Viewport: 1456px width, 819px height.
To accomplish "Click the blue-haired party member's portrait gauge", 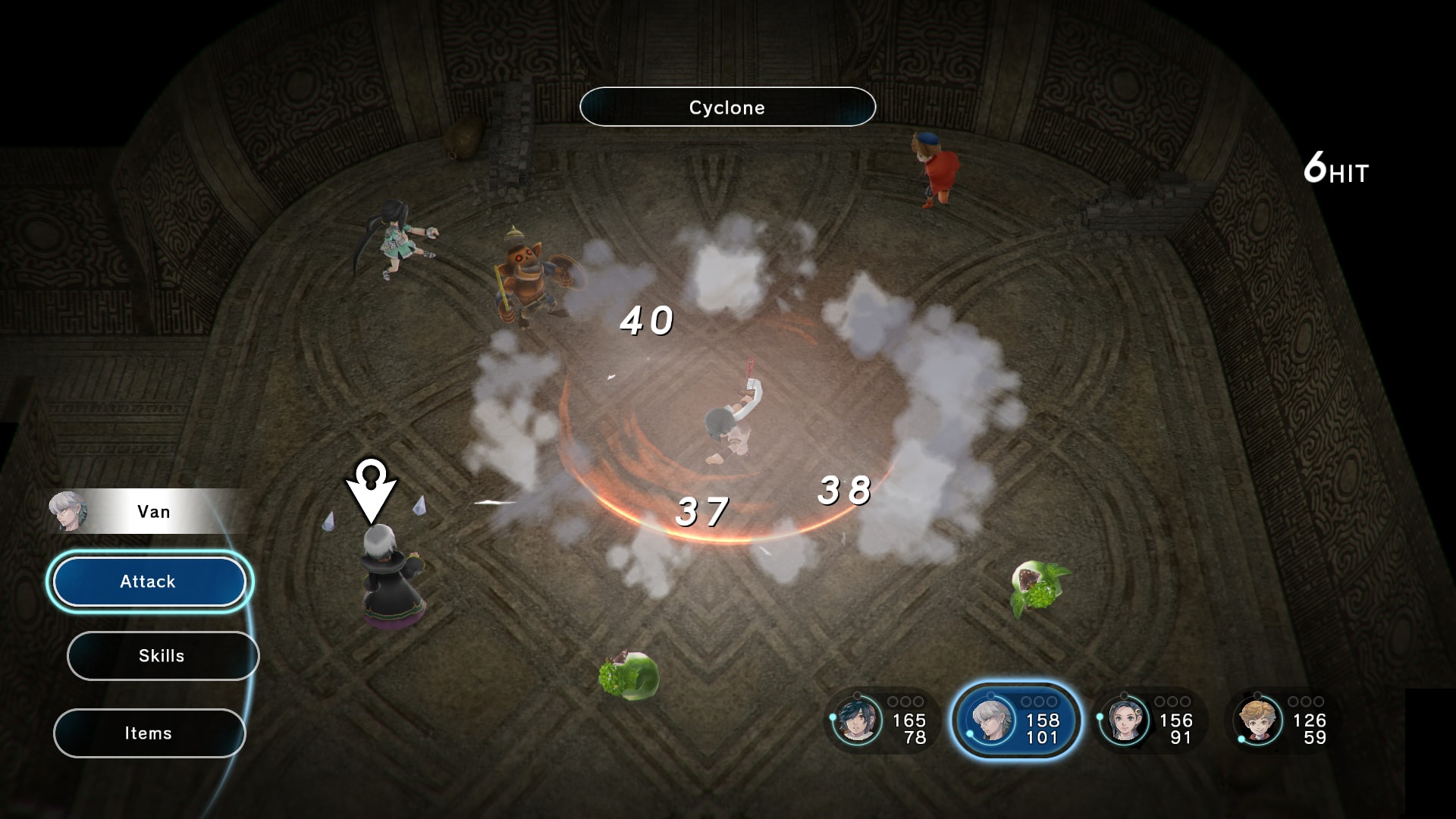I will pyautogui.click(x=857, y=722).
